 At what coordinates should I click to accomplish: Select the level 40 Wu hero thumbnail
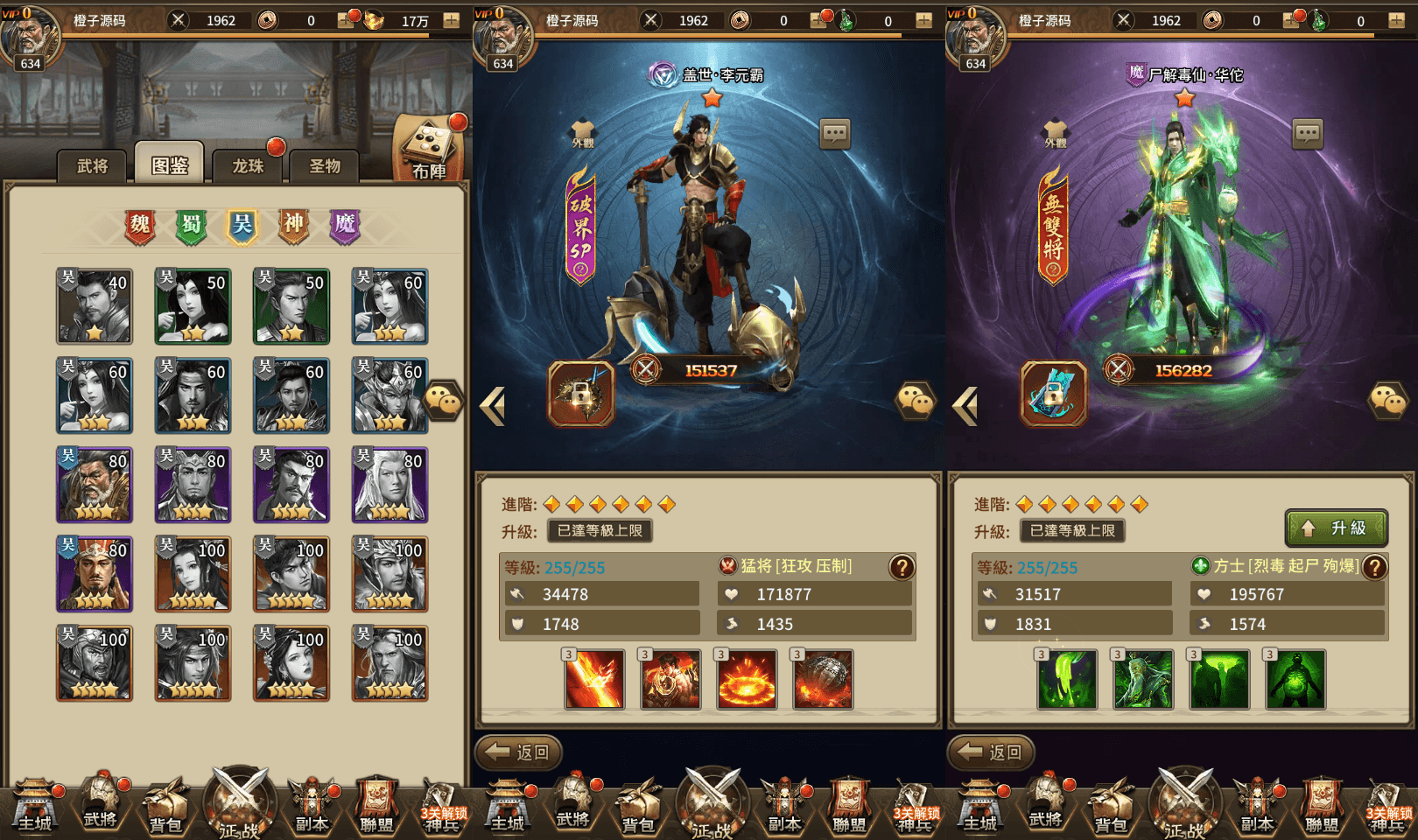click(x=94, y=306)
